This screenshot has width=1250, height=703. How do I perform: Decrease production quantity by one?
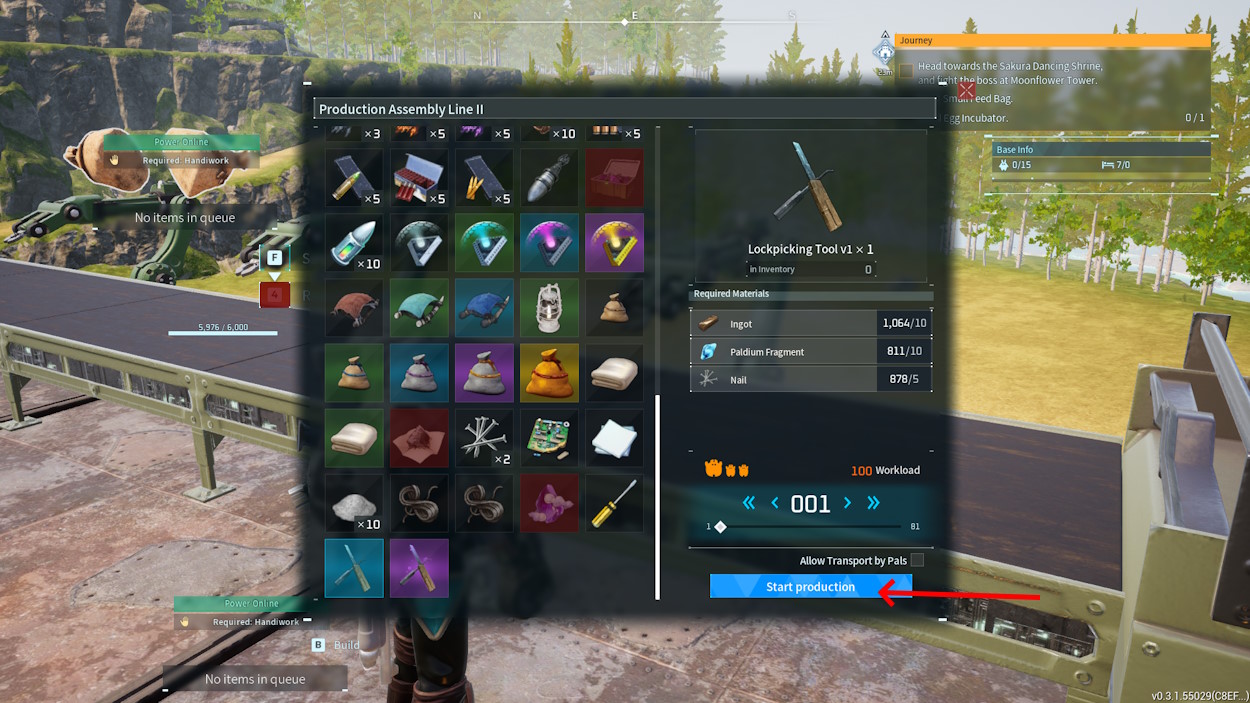pos(774,504)
